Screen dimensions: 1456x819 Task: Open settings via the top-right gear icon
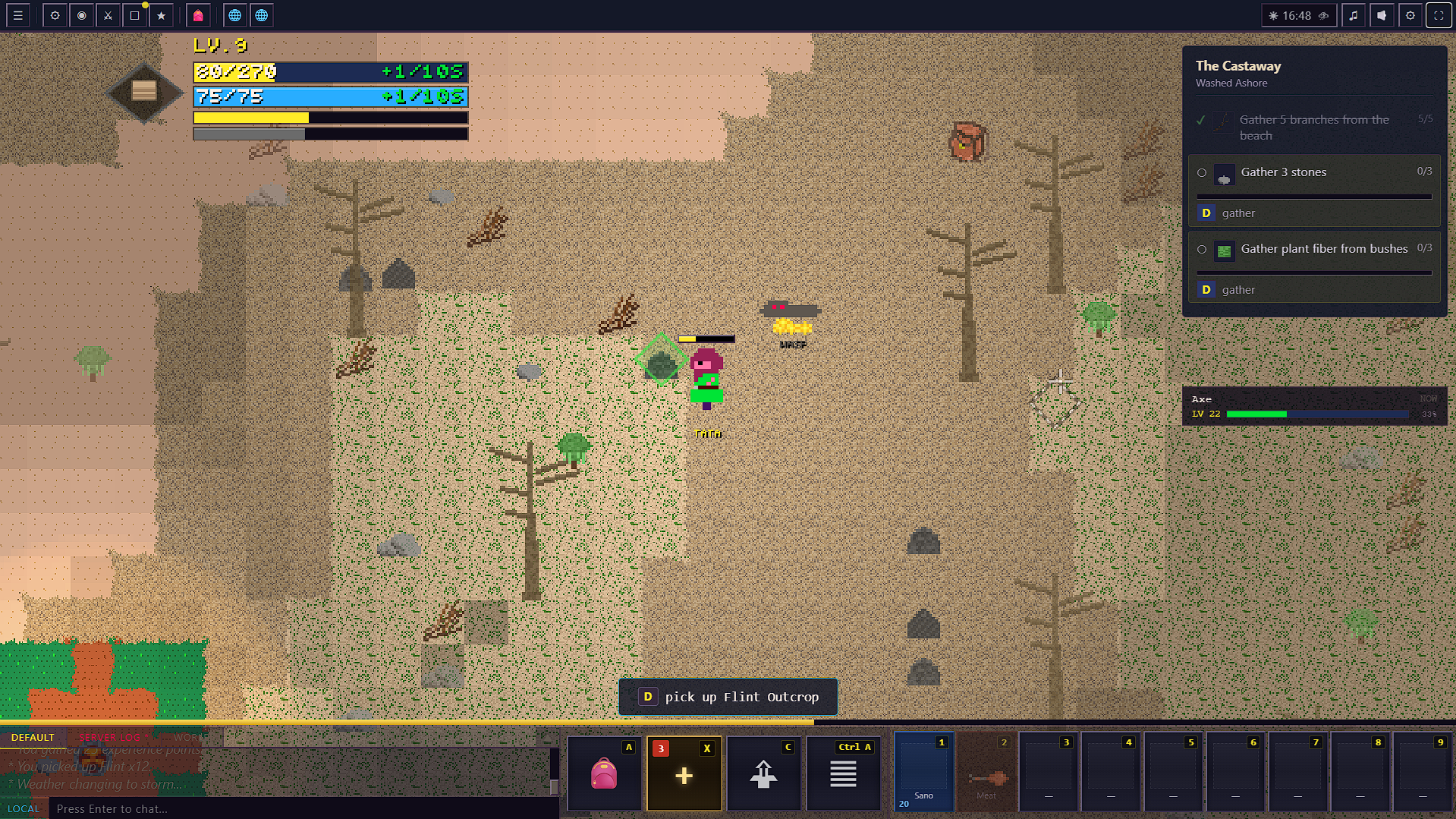point(1410,14)
